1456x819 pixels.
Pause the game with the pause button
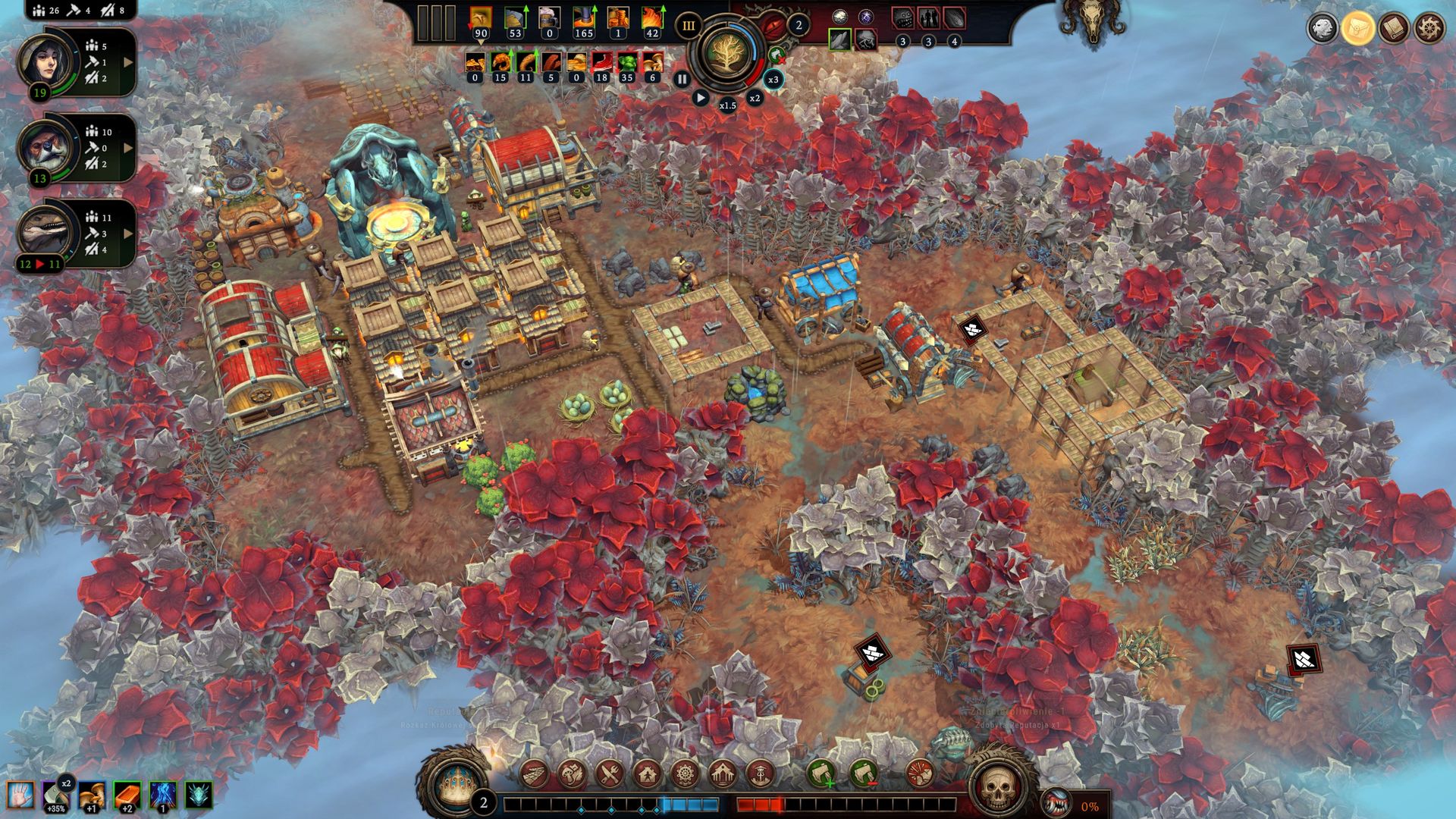(682, 79)
